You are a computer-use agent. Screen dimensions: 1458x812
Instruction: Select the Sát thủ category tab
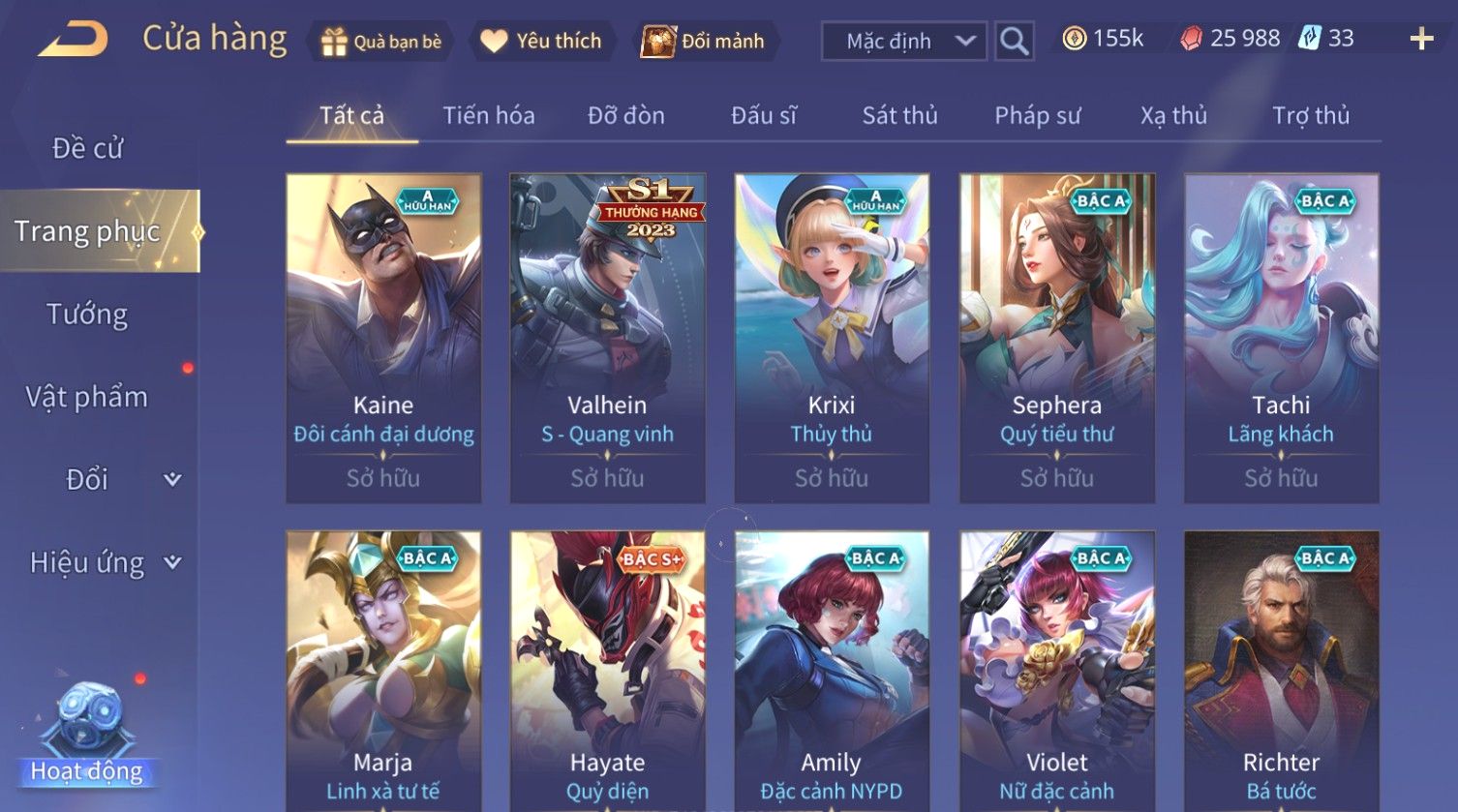[899, 116]
